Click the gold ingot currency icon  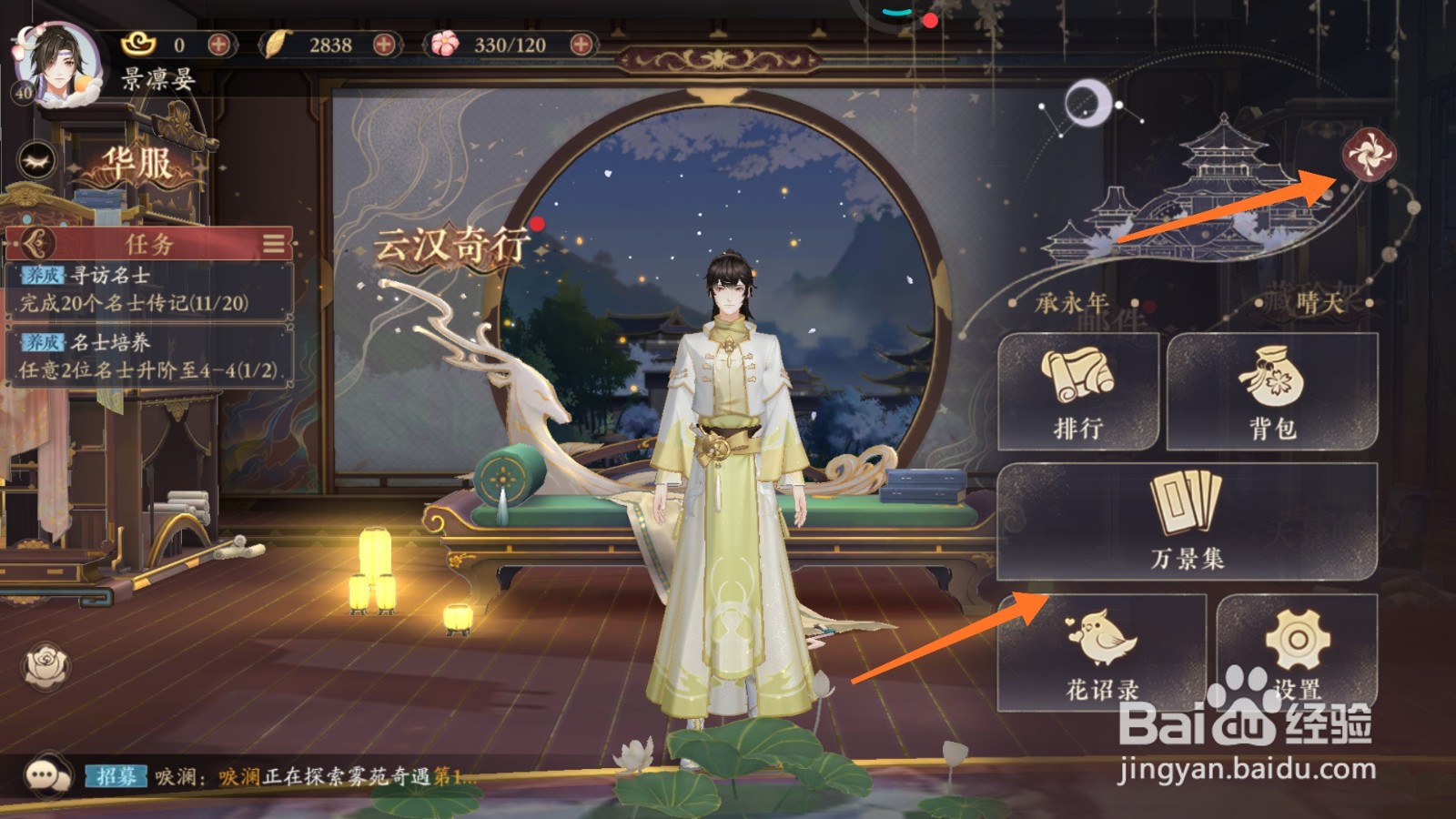click(x=137, y=42)
